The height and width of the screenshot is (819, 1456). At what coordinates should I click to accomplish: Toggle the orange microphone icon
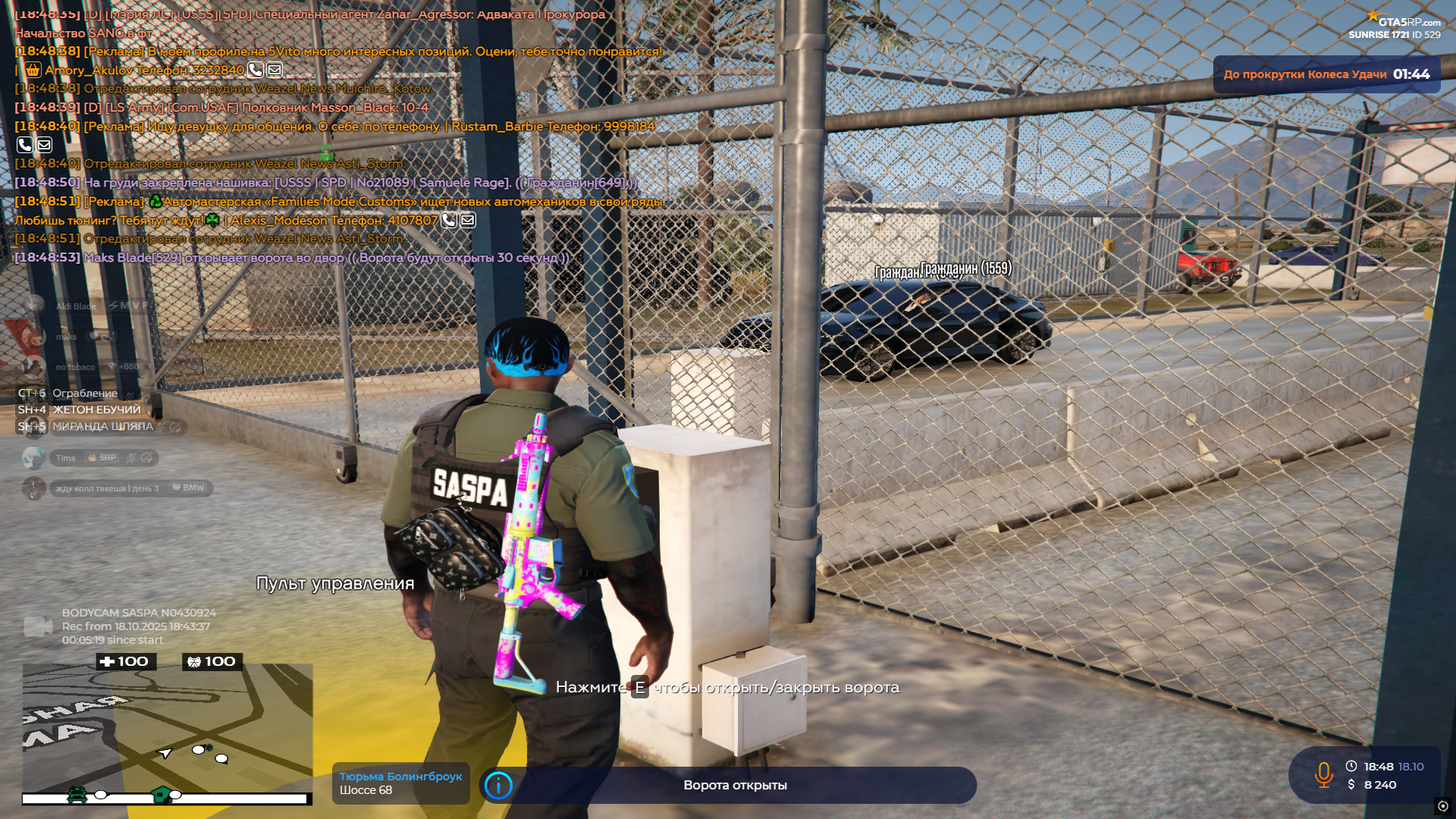[1323, 775]
